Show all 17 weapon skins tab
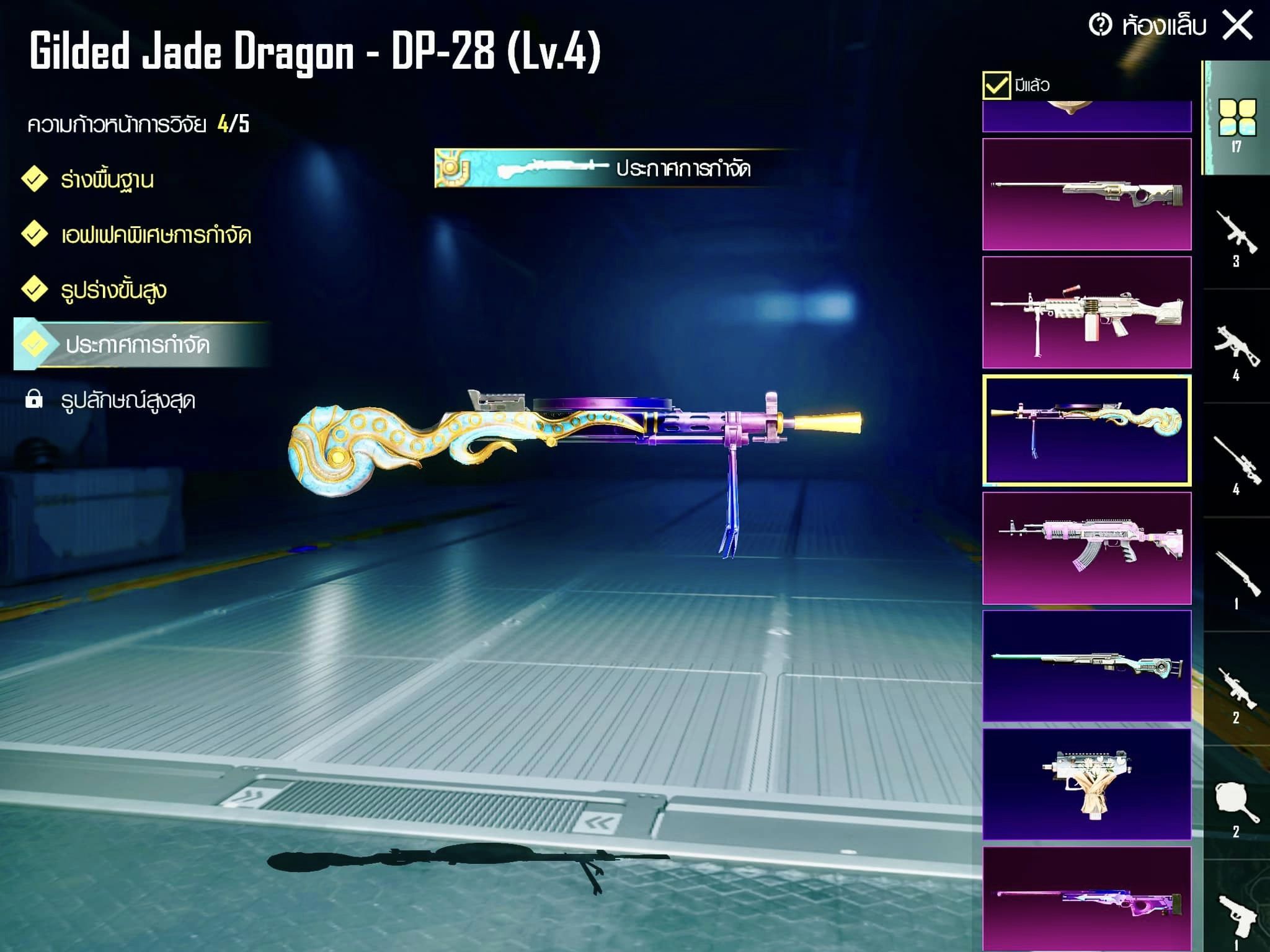 coord(1237,124)
